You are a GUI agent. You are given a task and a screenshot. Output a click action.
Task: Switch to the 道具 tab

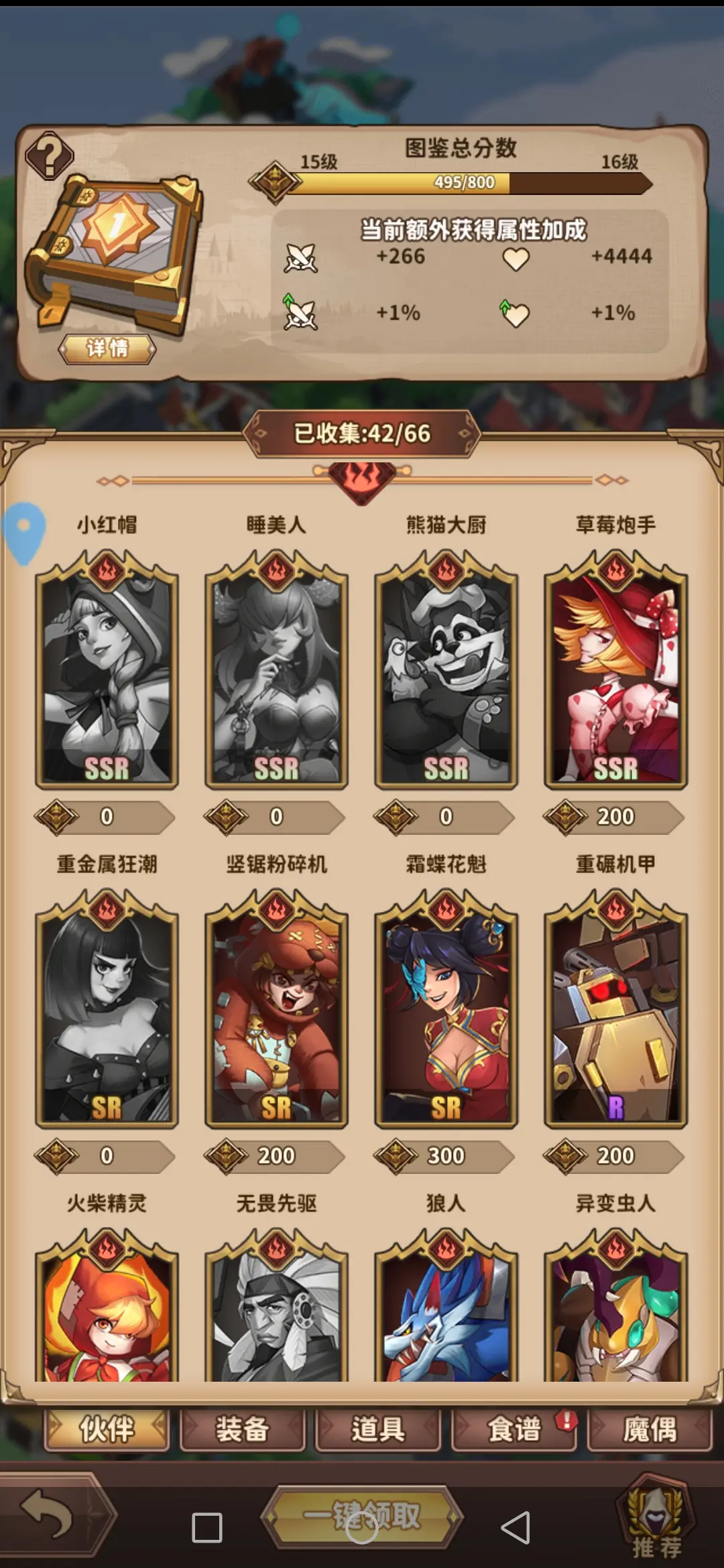pyautogui.click(x=378, y=1429)
